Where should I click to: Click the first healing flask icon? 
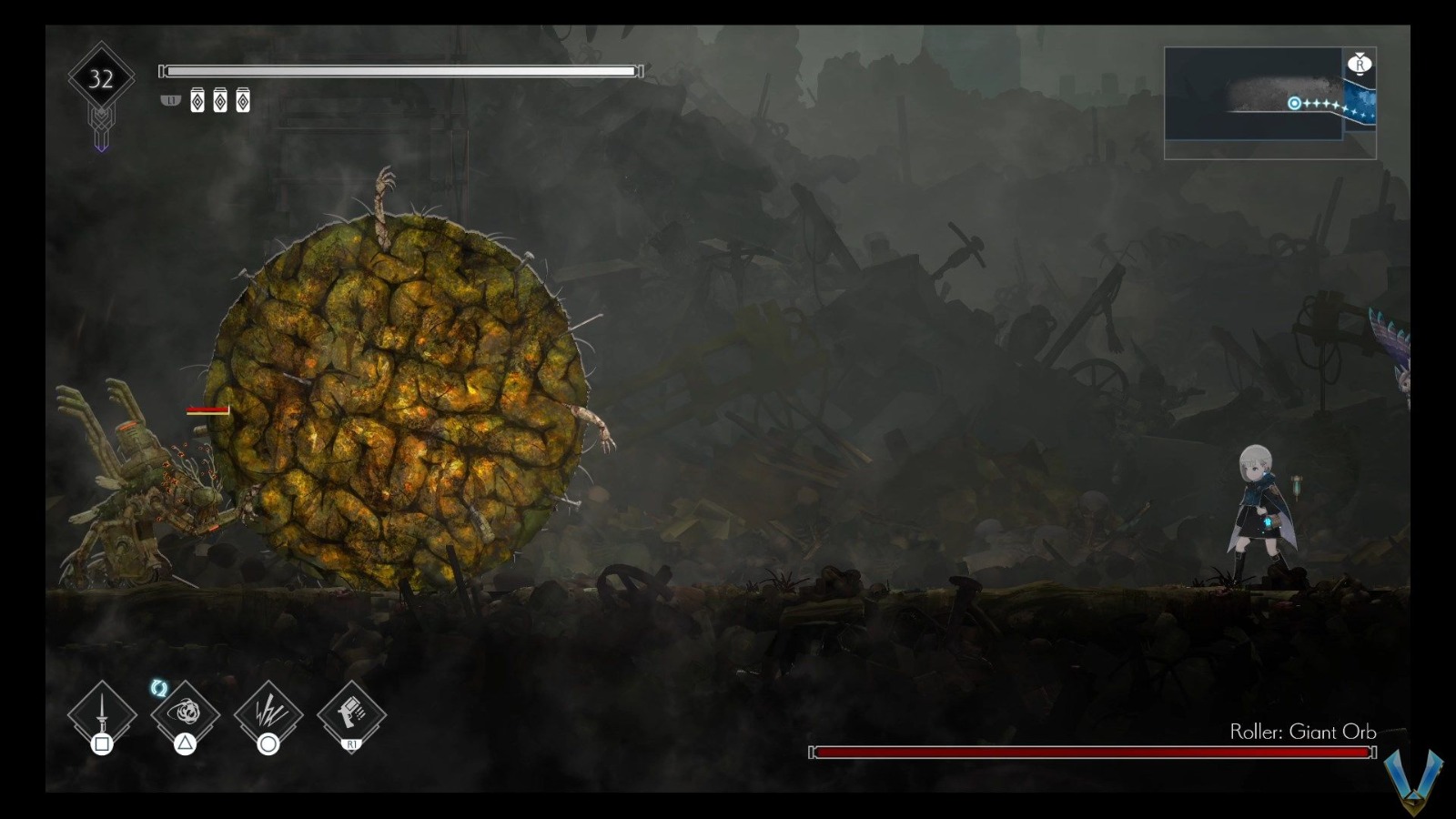pyautogui.click(x=196, y=102)
